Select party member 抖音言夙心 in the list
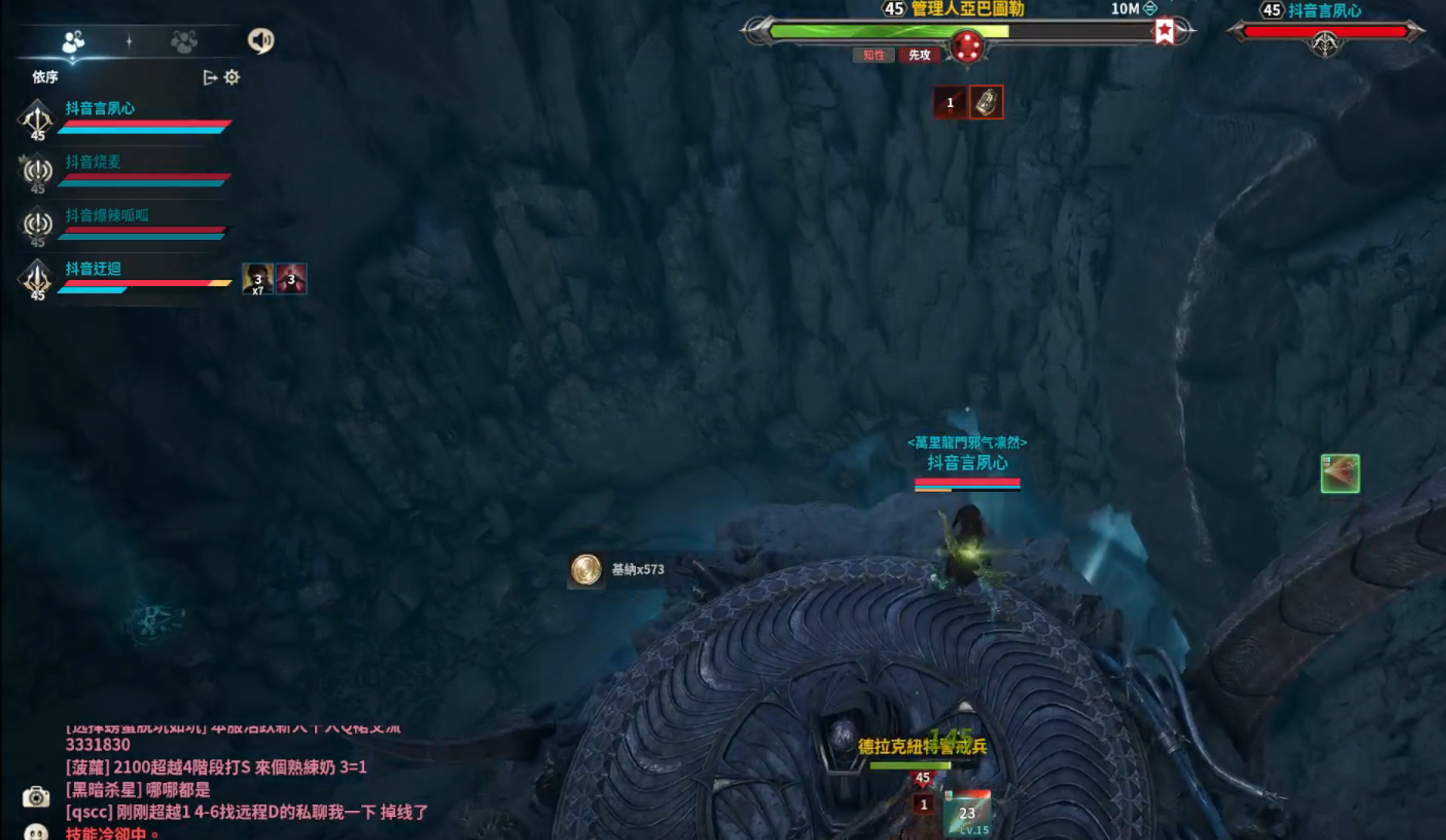Viewport: 1446px width, 840px height. coord(100,109)
